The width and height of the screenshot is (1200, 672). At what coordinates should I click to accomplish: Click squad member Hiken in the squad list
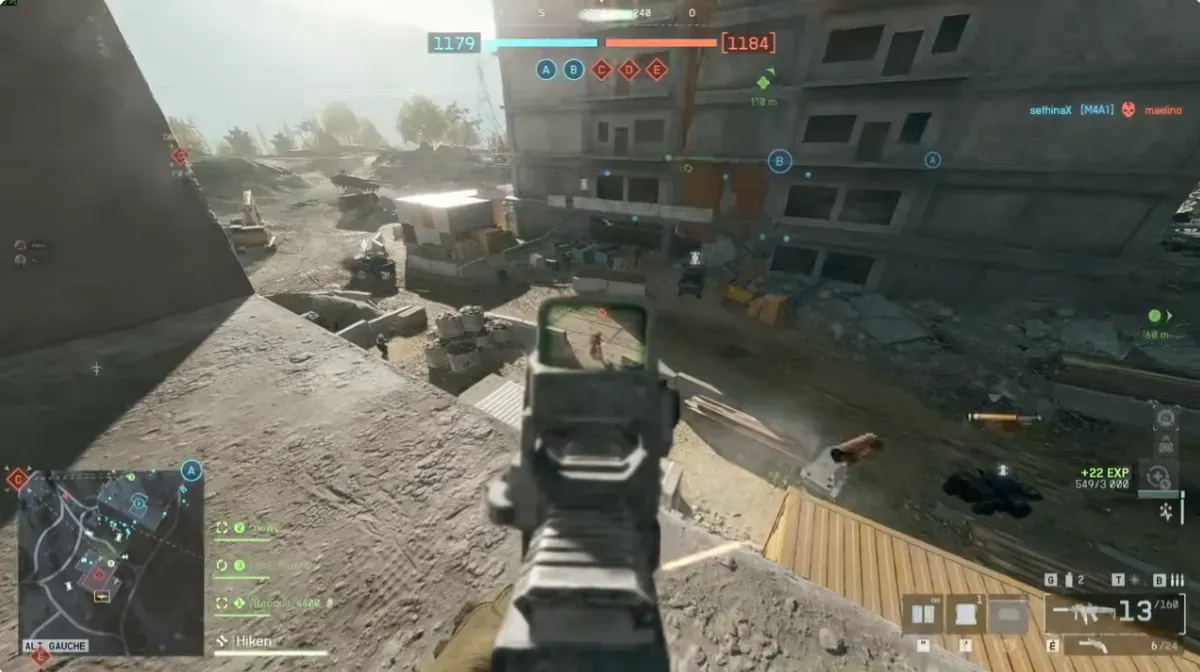coord(252,641)
